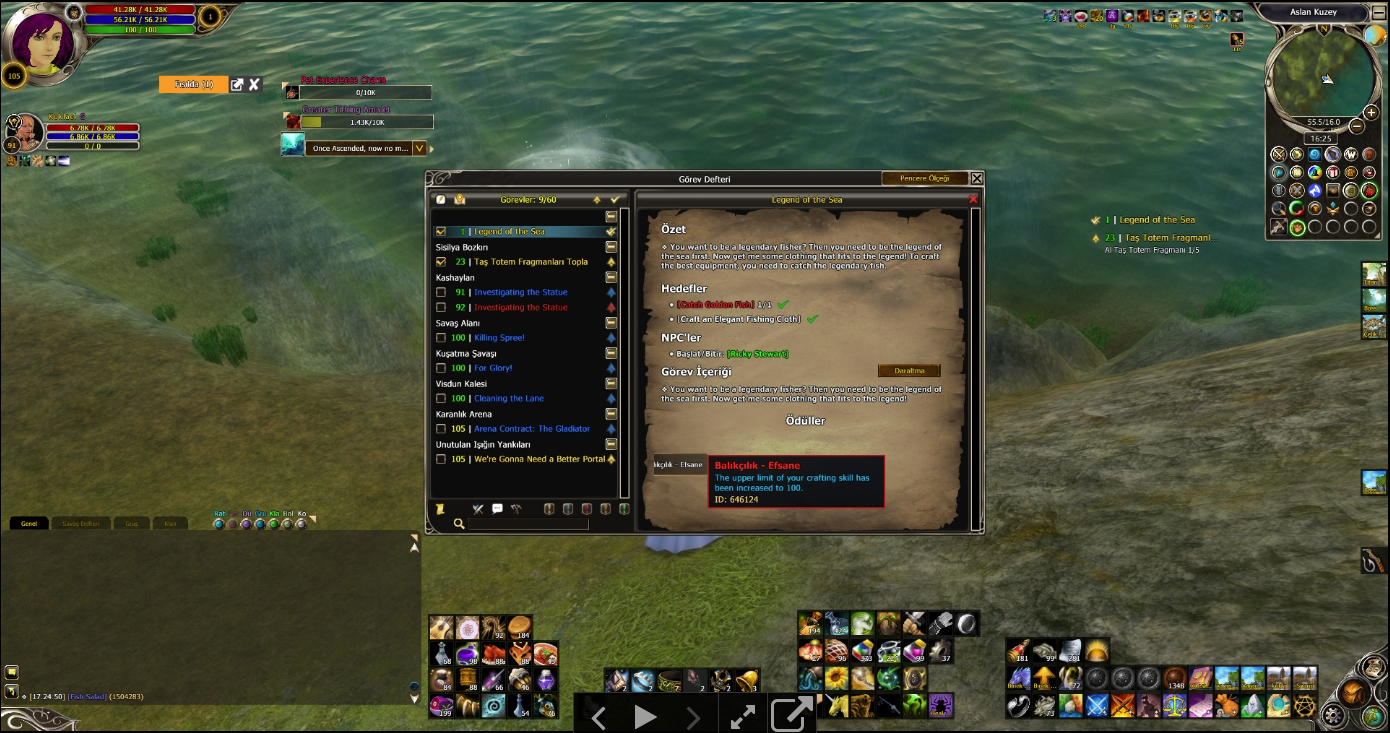Click the video player play button

[x=645, y=716]
